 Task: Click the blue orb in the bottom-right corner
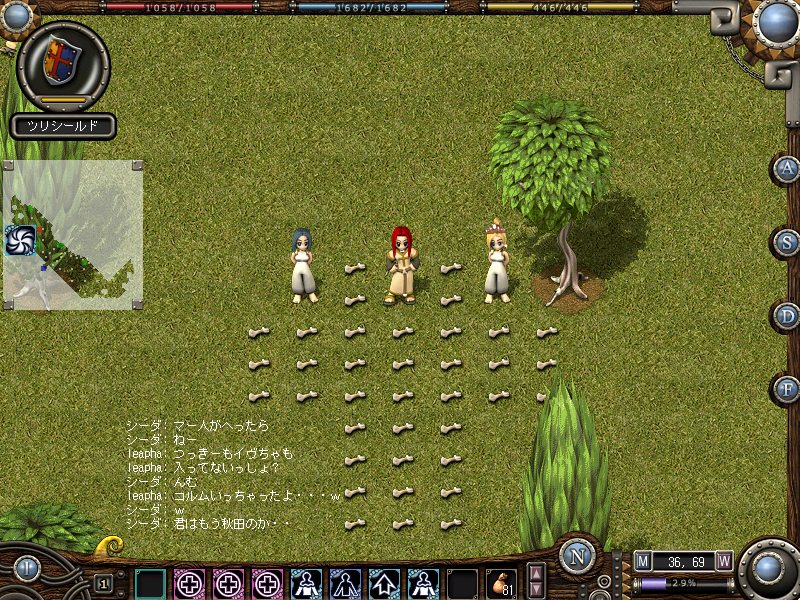[x=768, y=569]
